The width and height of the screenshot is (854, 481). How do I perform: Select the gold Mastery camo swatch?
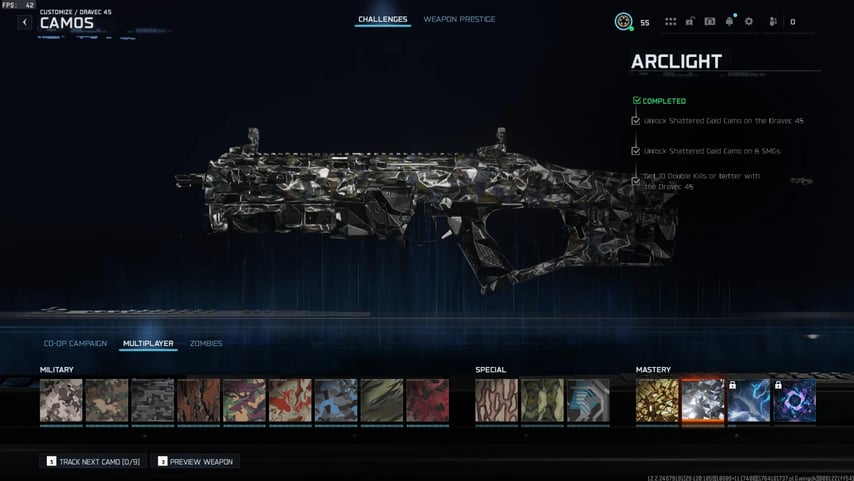click(x=657, y=400)
